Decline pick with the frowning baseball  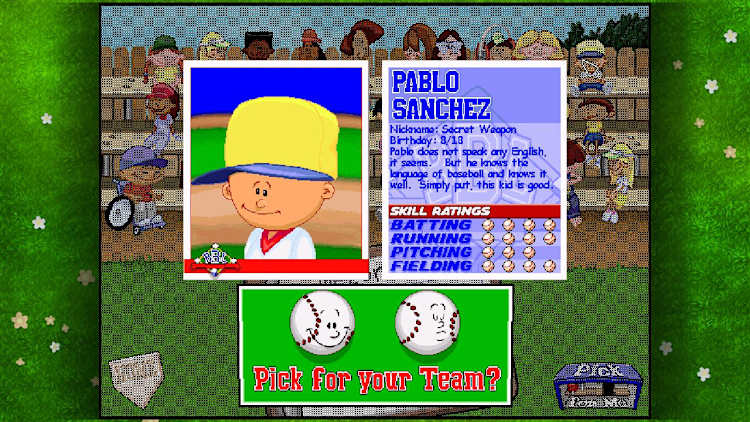click(427, 322)
